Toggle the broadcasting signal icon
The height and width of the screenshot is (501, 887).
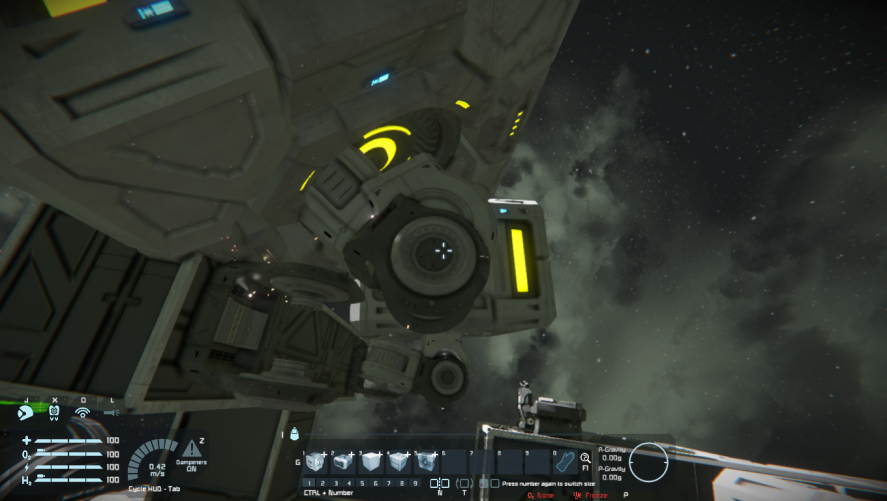82,412
